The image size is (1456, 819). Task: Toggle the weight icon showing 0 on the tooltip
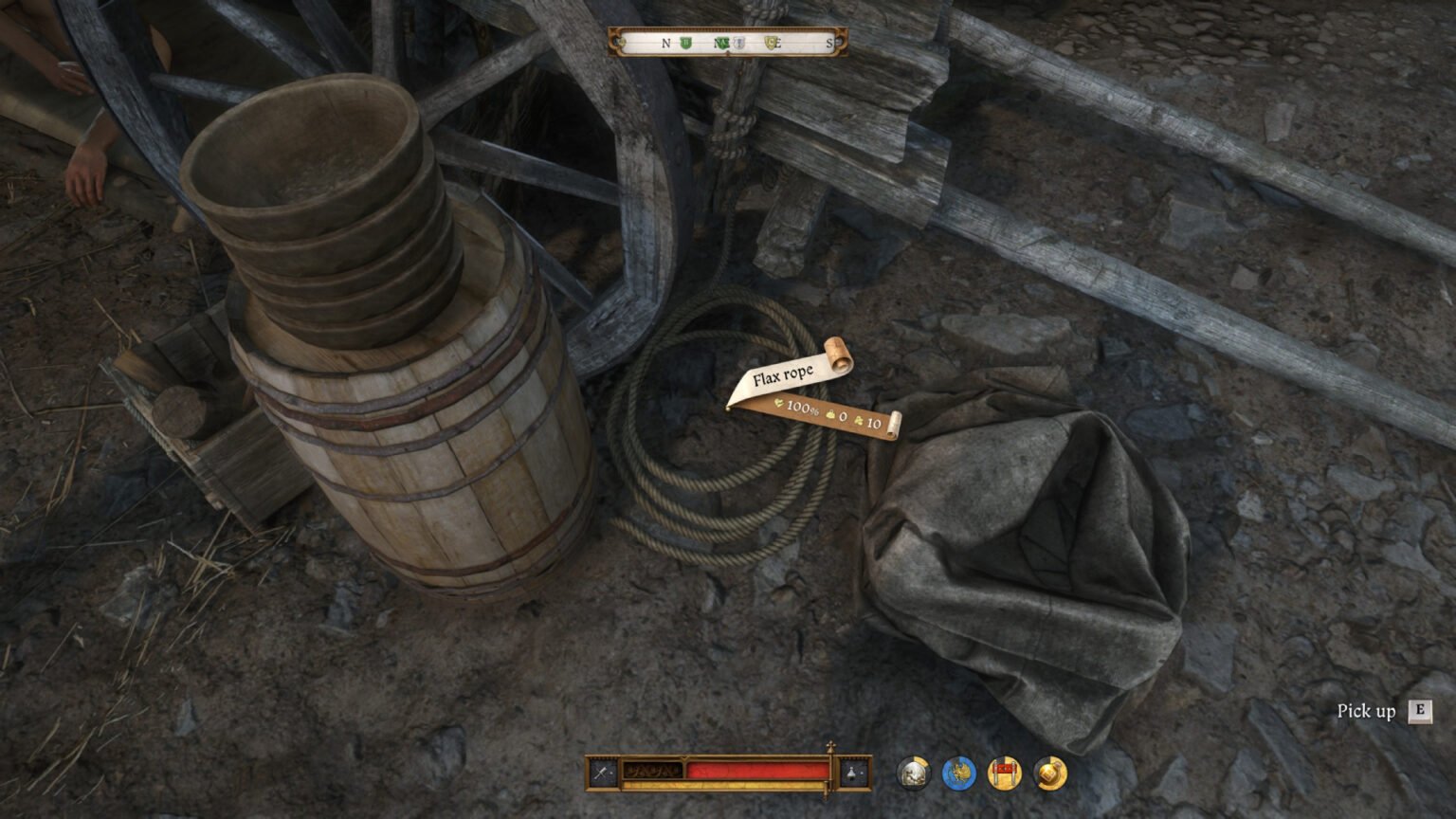[830, 415]
